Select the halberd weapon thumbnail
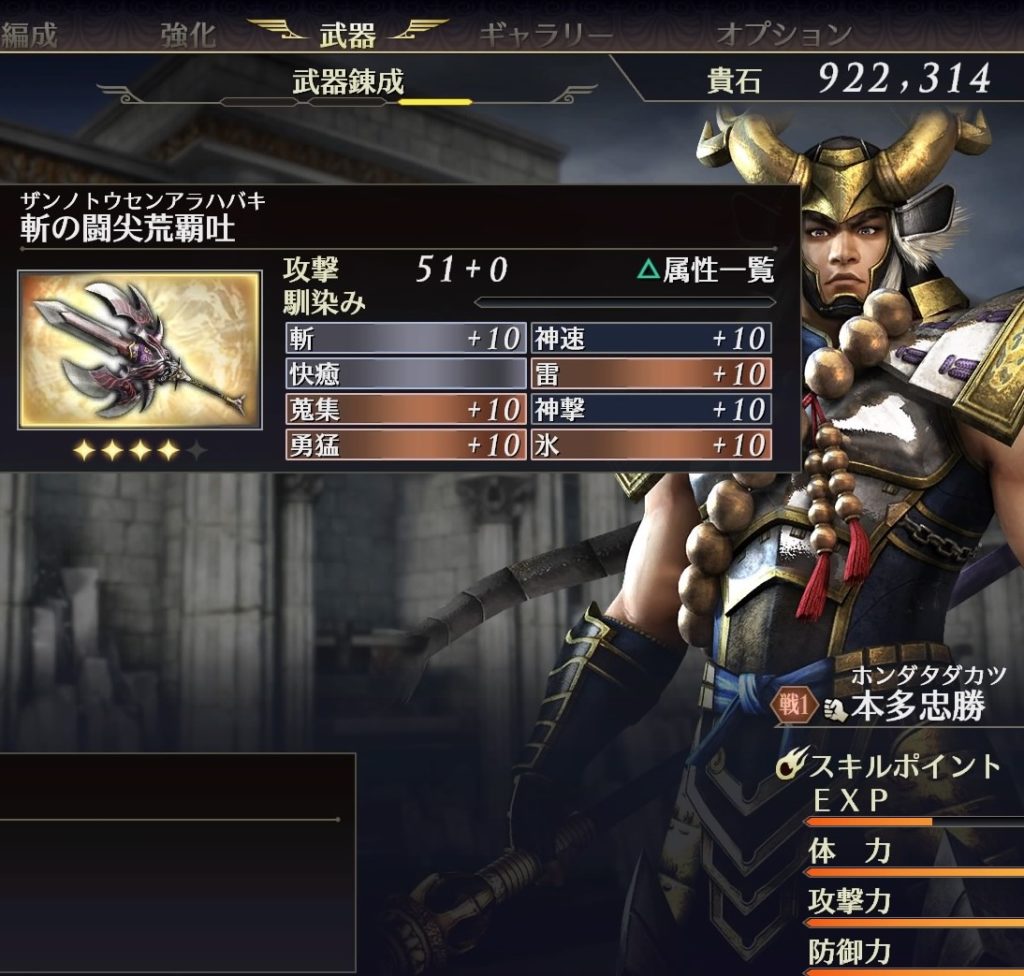The height and width of the screenshot is (976, 1024). [x=139, y=350]
